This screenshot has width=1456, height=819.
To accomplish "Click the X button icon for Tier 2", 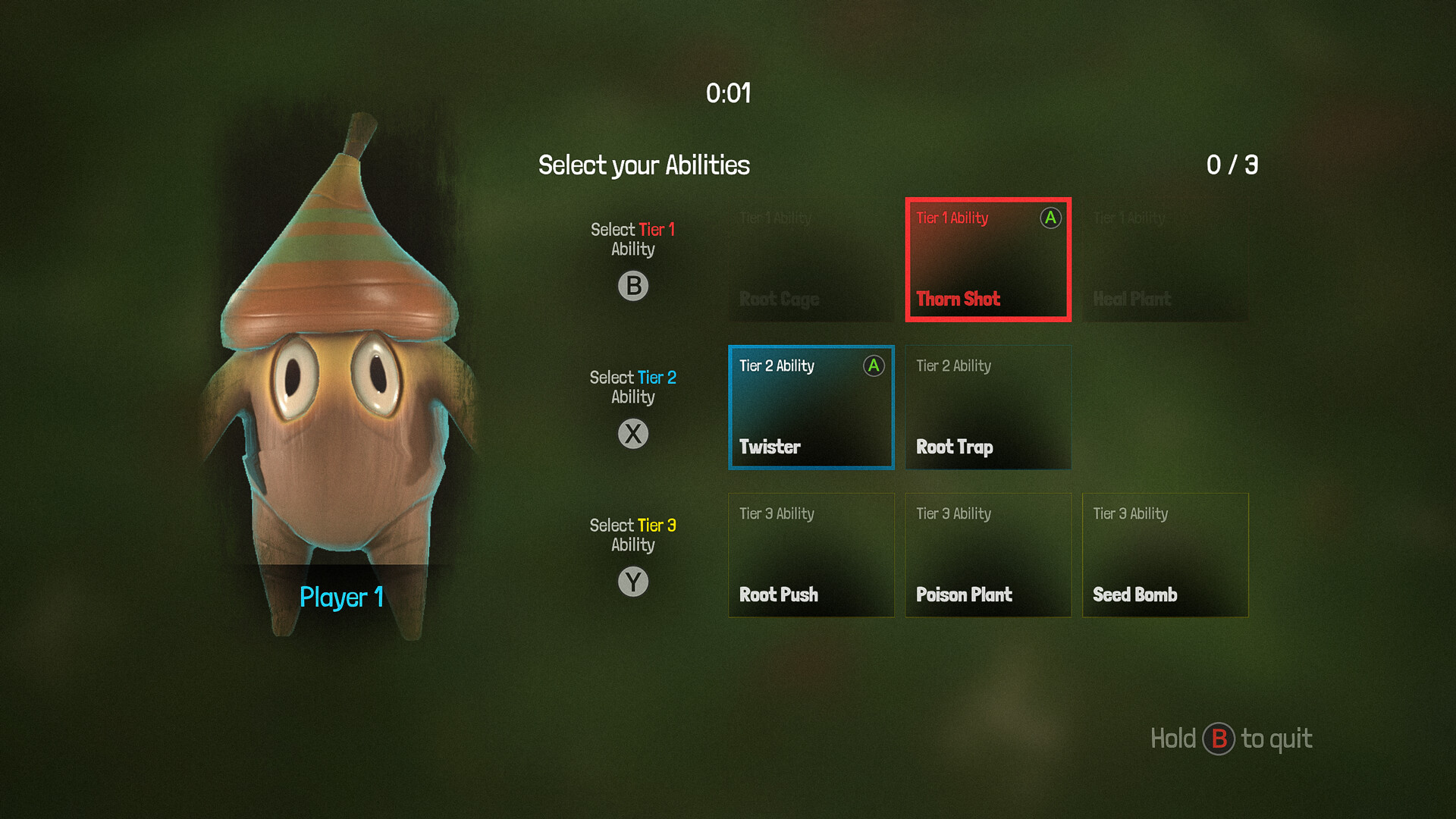I will [634, 434].
